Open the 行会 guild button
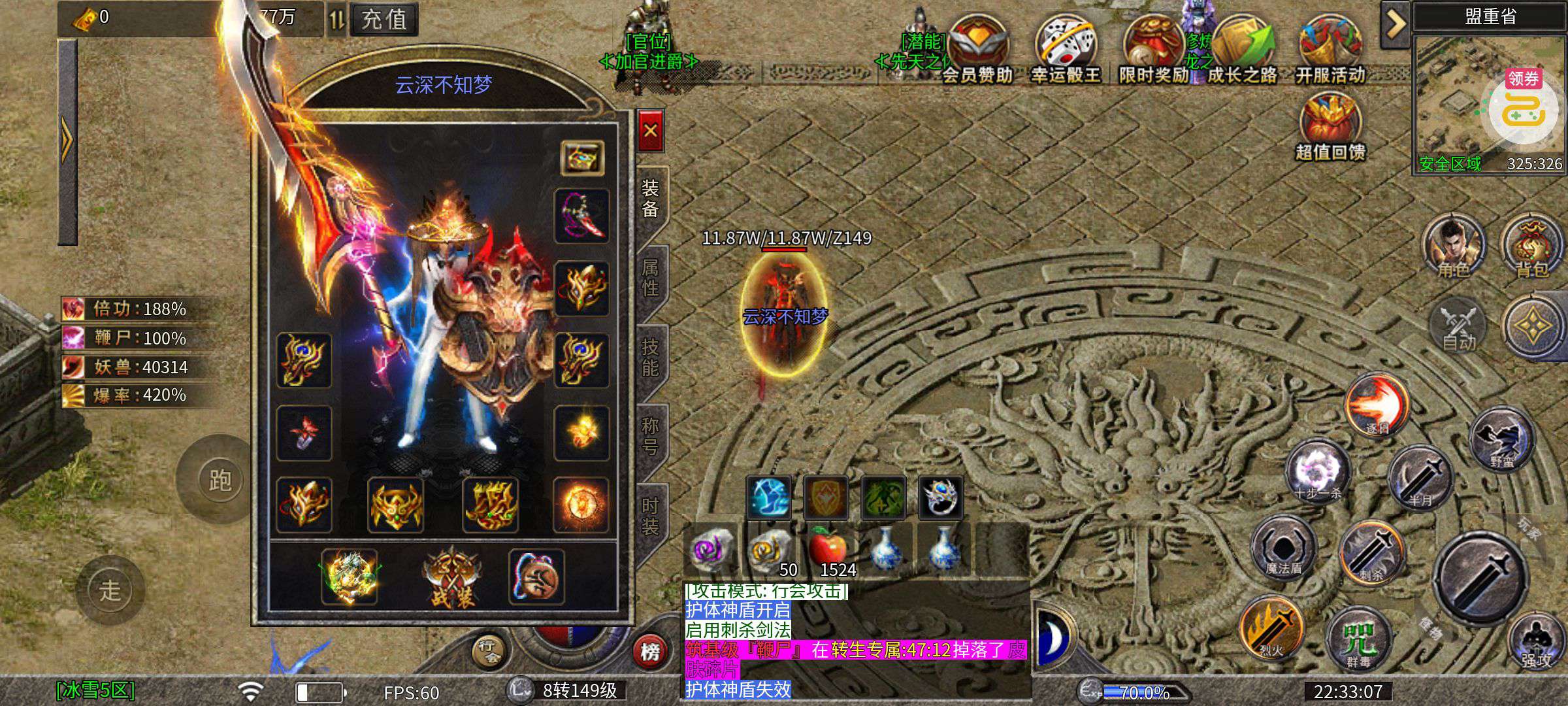This screenshot has height=706, width=1568. [x=489, y=651]
